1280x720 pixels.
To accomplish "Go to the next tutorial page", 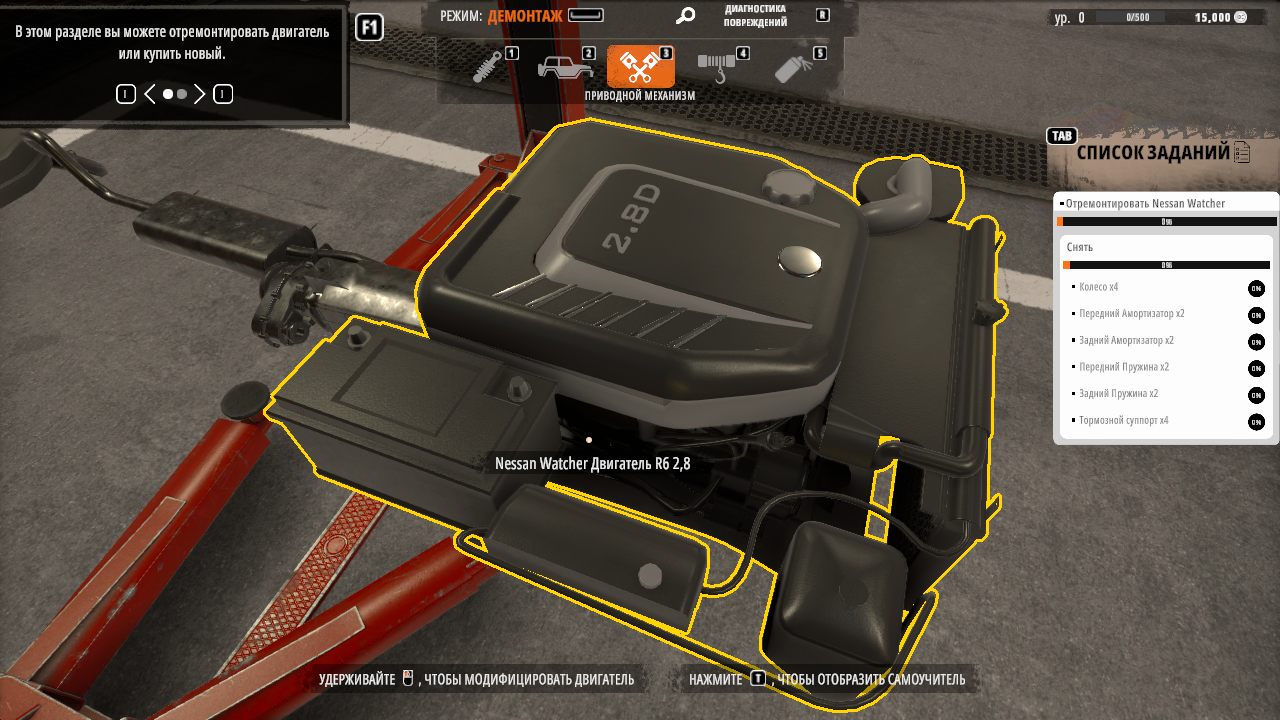I will click(200, 94).
